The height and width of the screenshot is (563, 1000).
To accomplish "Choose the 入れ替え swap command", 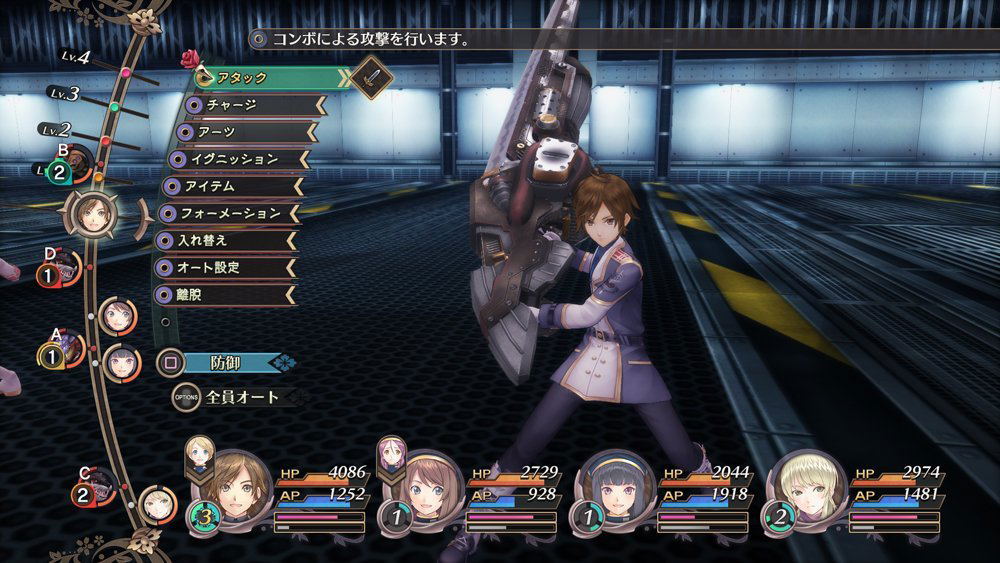I will tap(225, 240).
